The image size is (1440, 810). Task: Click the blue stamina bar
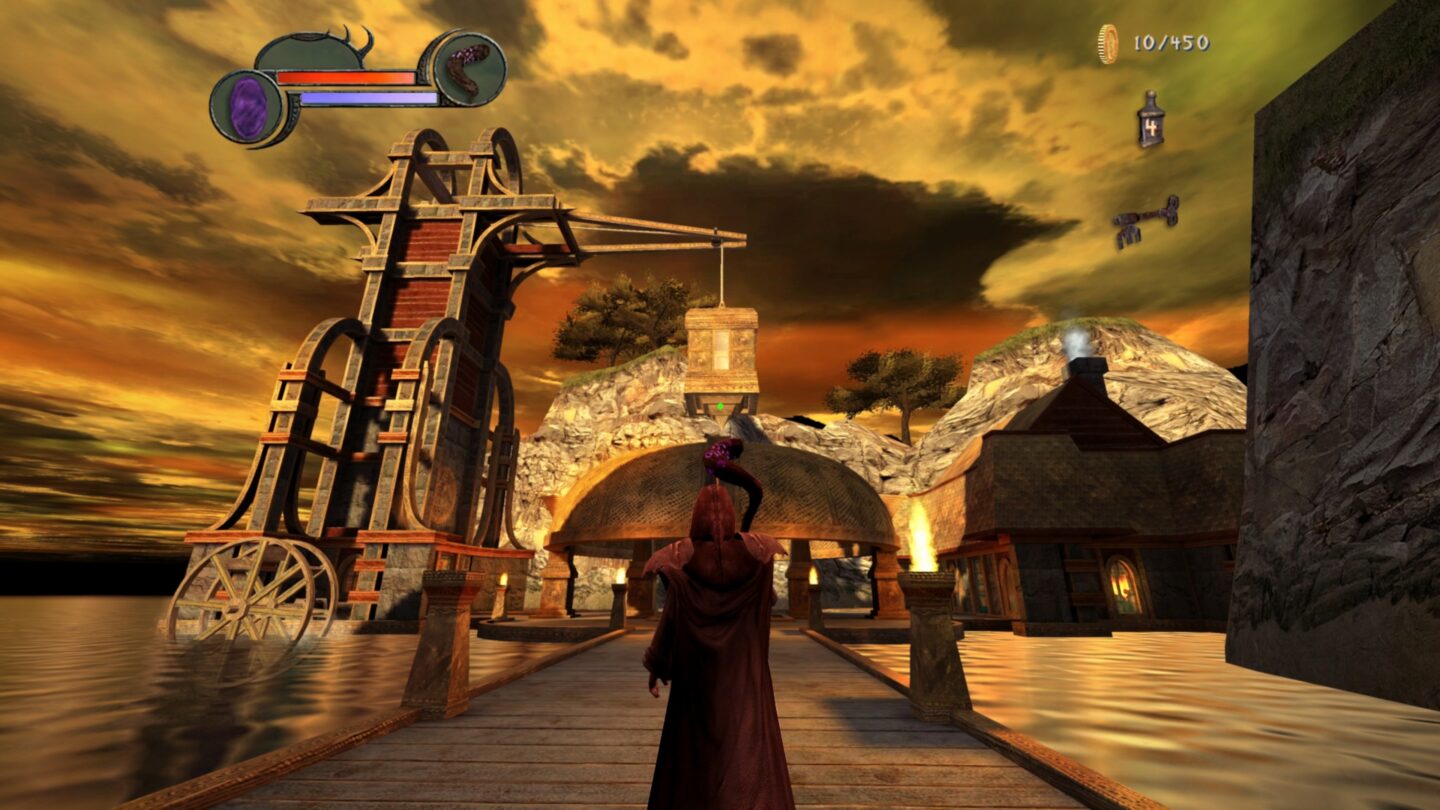(x=370, y=99)
